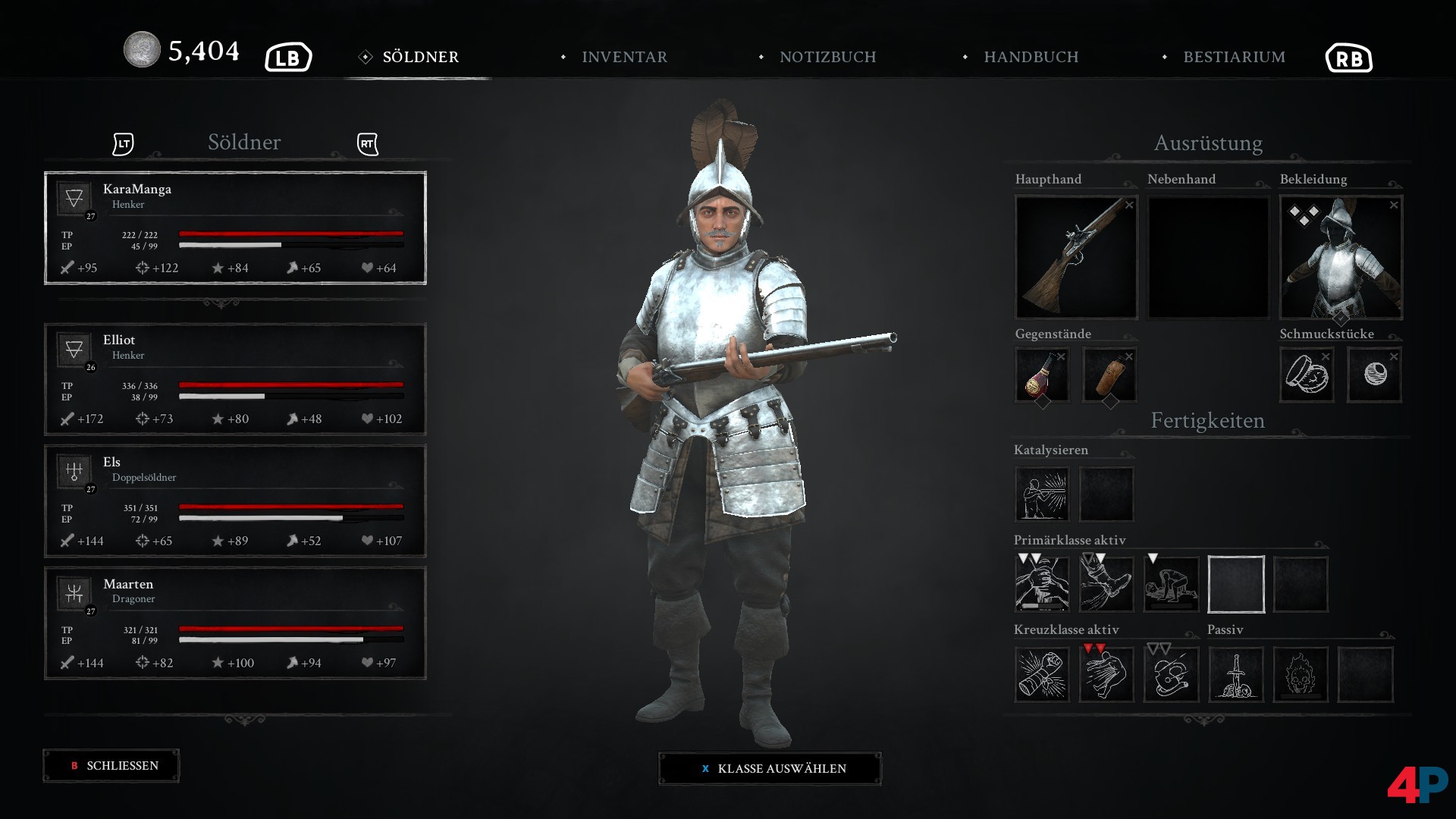Select the musket in Haupthand slot

[1076, 257]
